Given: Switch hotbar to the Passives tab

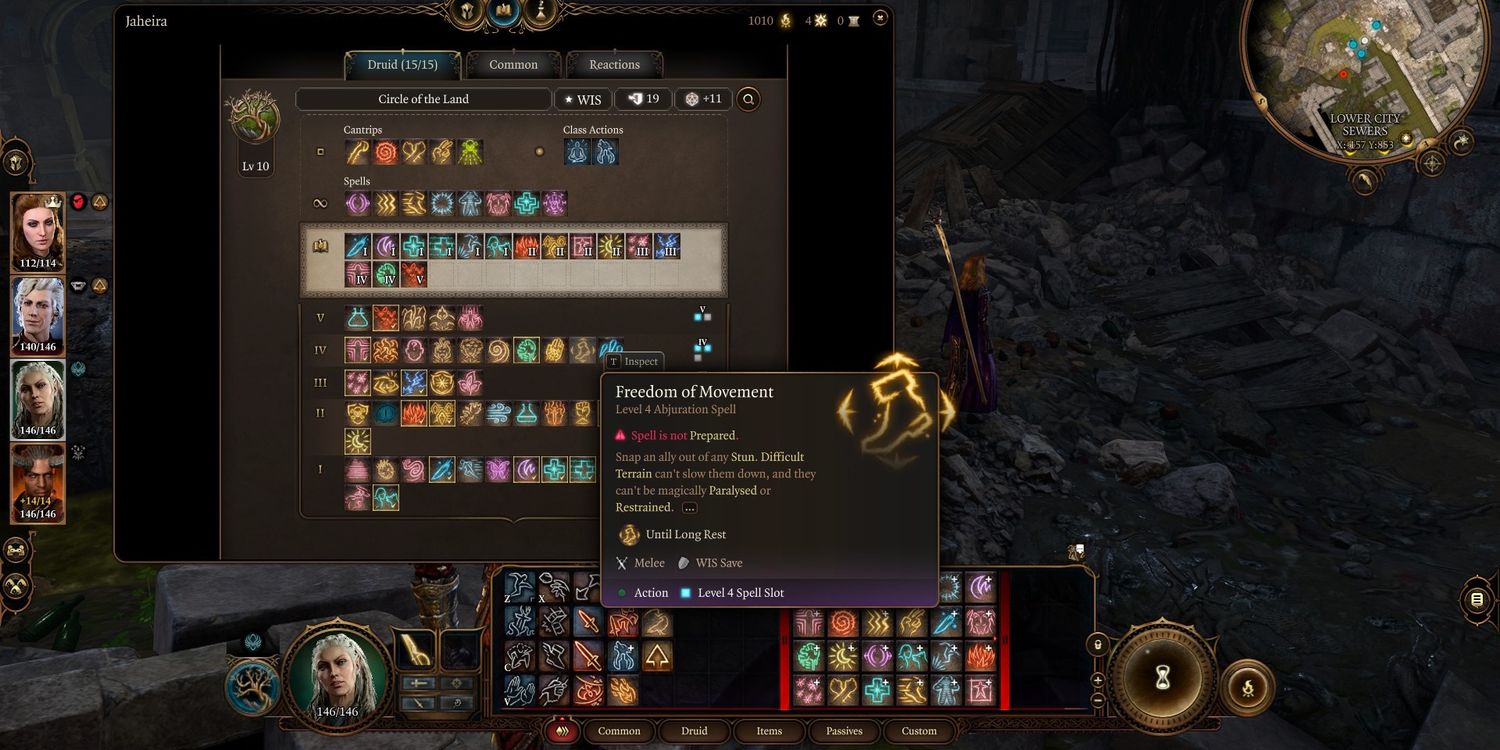Looking at the screenshot, I should (x=844, y=731).
